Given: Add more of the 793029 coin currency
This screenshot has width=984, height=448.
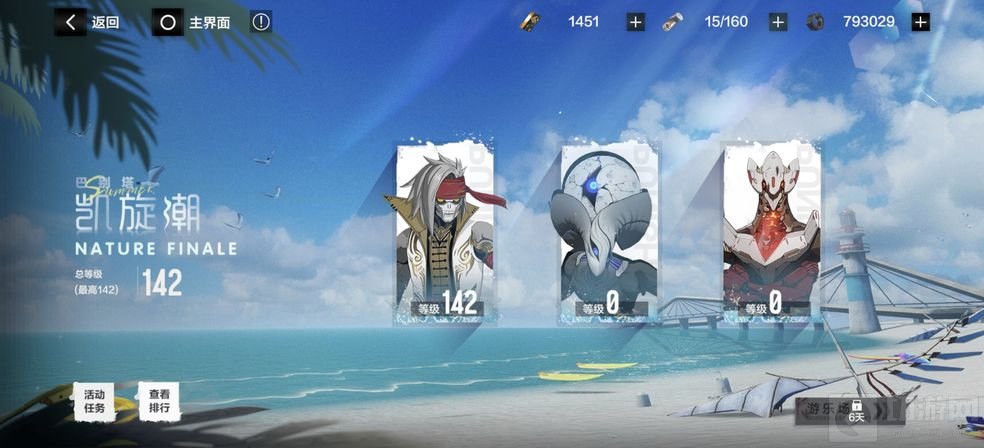Looking at the screenshot, I should click(921, 22).
